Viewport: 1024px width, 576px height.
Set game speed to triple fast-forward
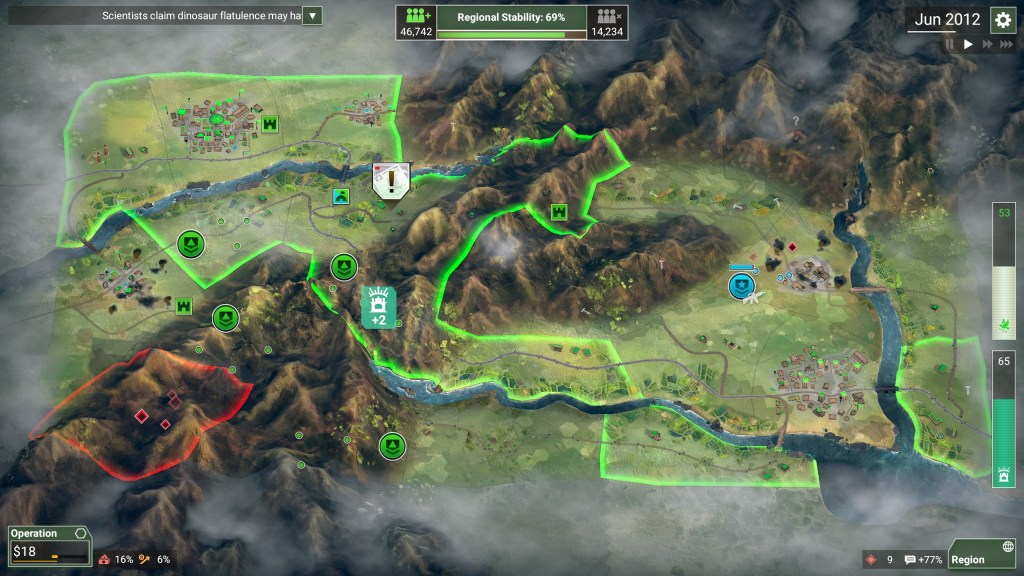pyautogui.click(x=1008, y=44)
